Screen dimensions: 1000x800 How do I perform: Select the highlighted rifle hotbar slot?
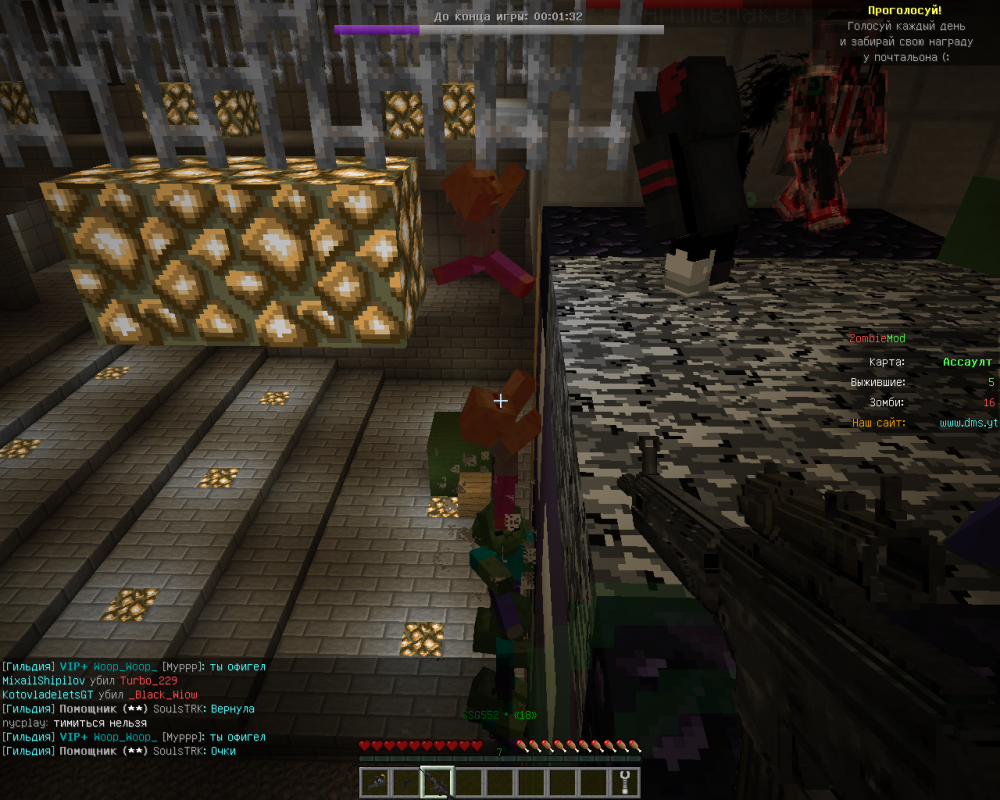point(437,781)
